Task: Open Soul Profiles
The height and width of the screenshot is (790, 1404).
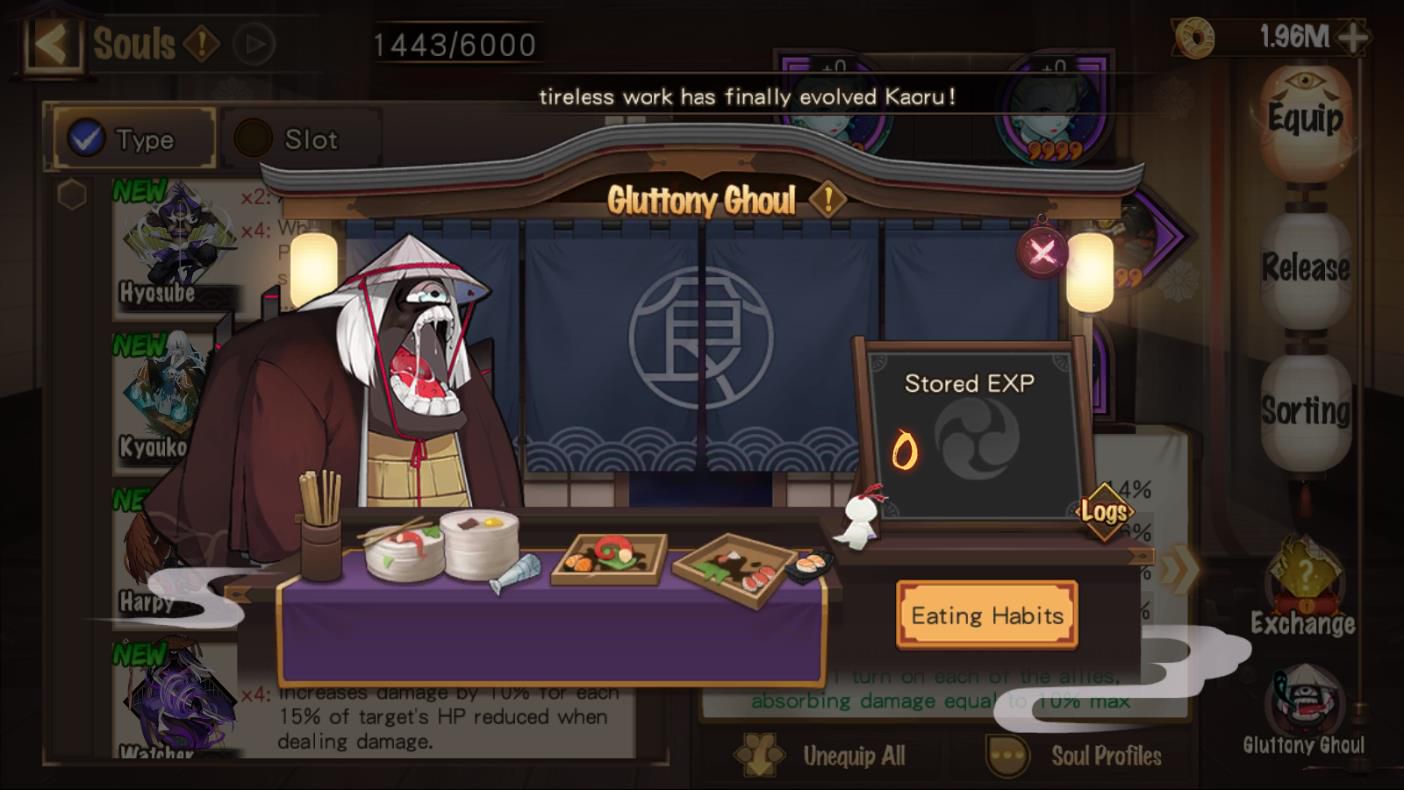Action: [1075, 756]
